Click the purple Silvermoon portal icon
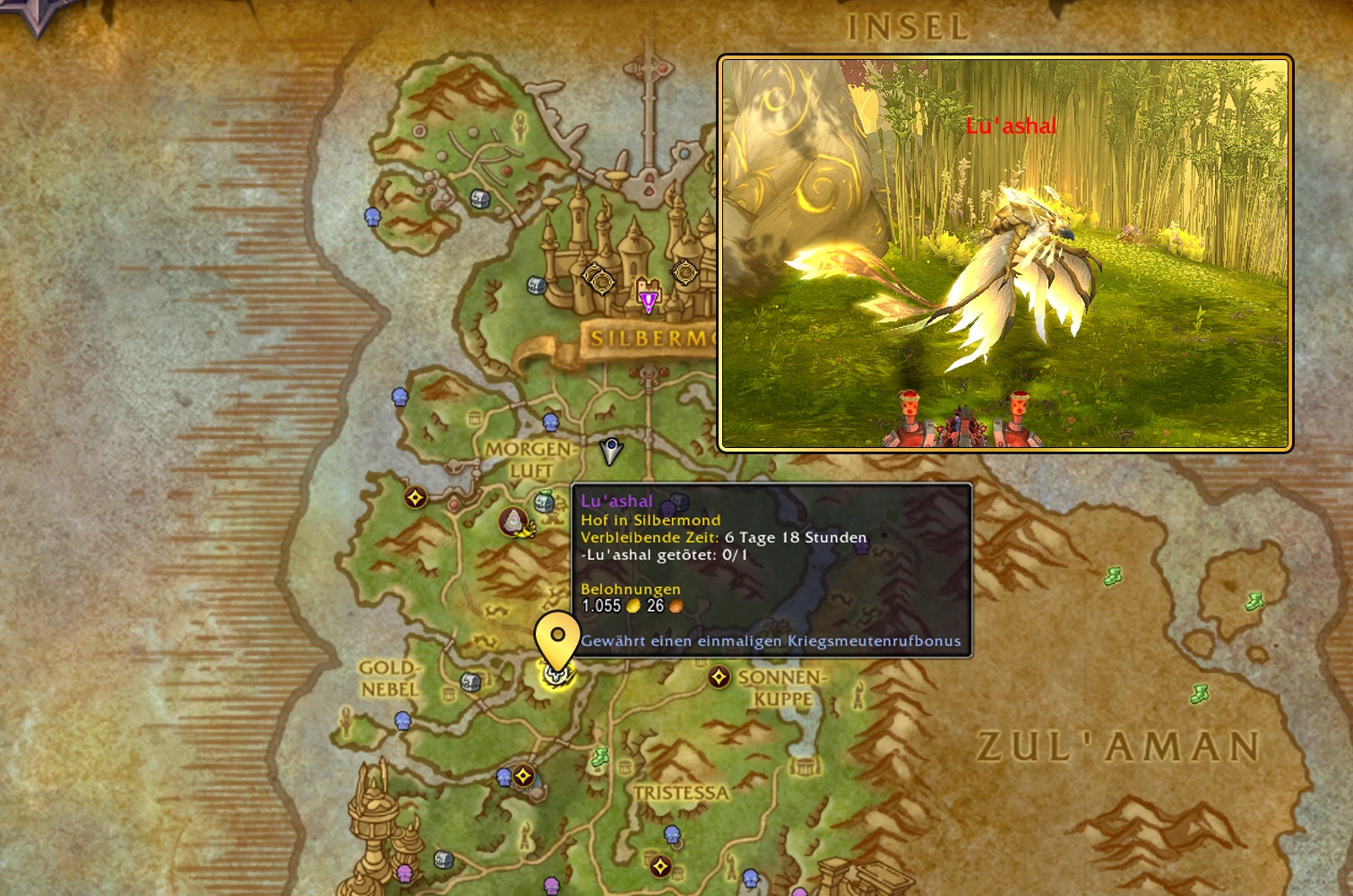The height and width of the screenshot is (896, 1353). [649, 298]
